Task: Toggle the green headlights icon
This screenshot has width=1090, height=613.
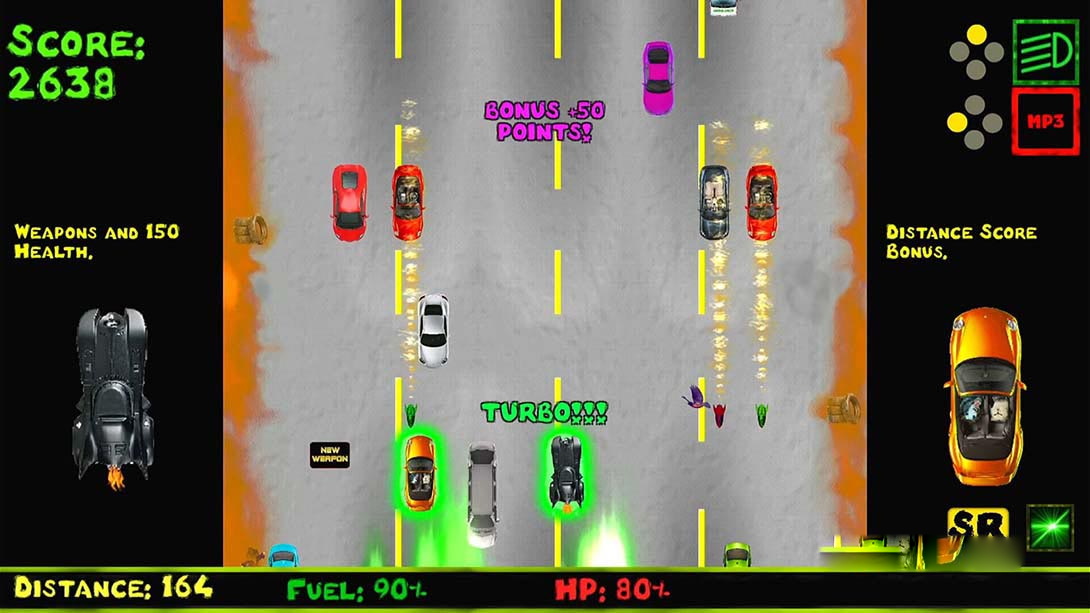Action: [1044, 51]
